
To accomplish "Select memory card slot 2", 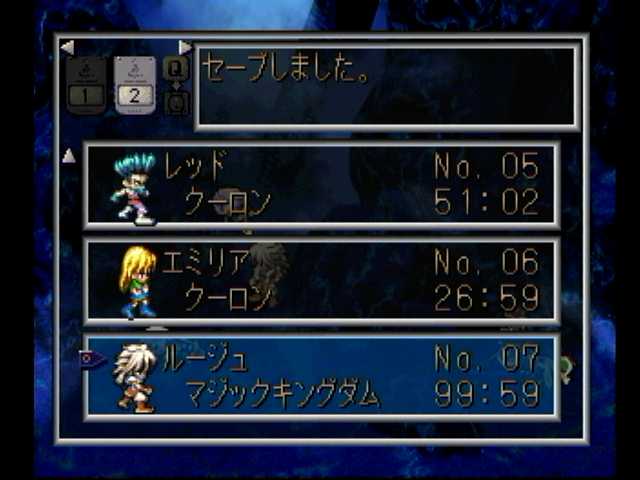I will (135, 84).
